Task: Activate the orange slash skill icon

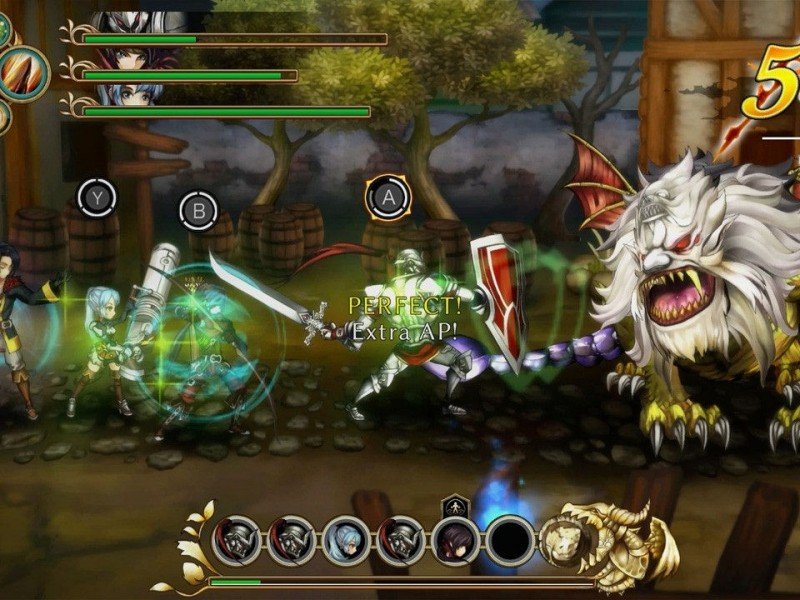Action: [22, 72]
